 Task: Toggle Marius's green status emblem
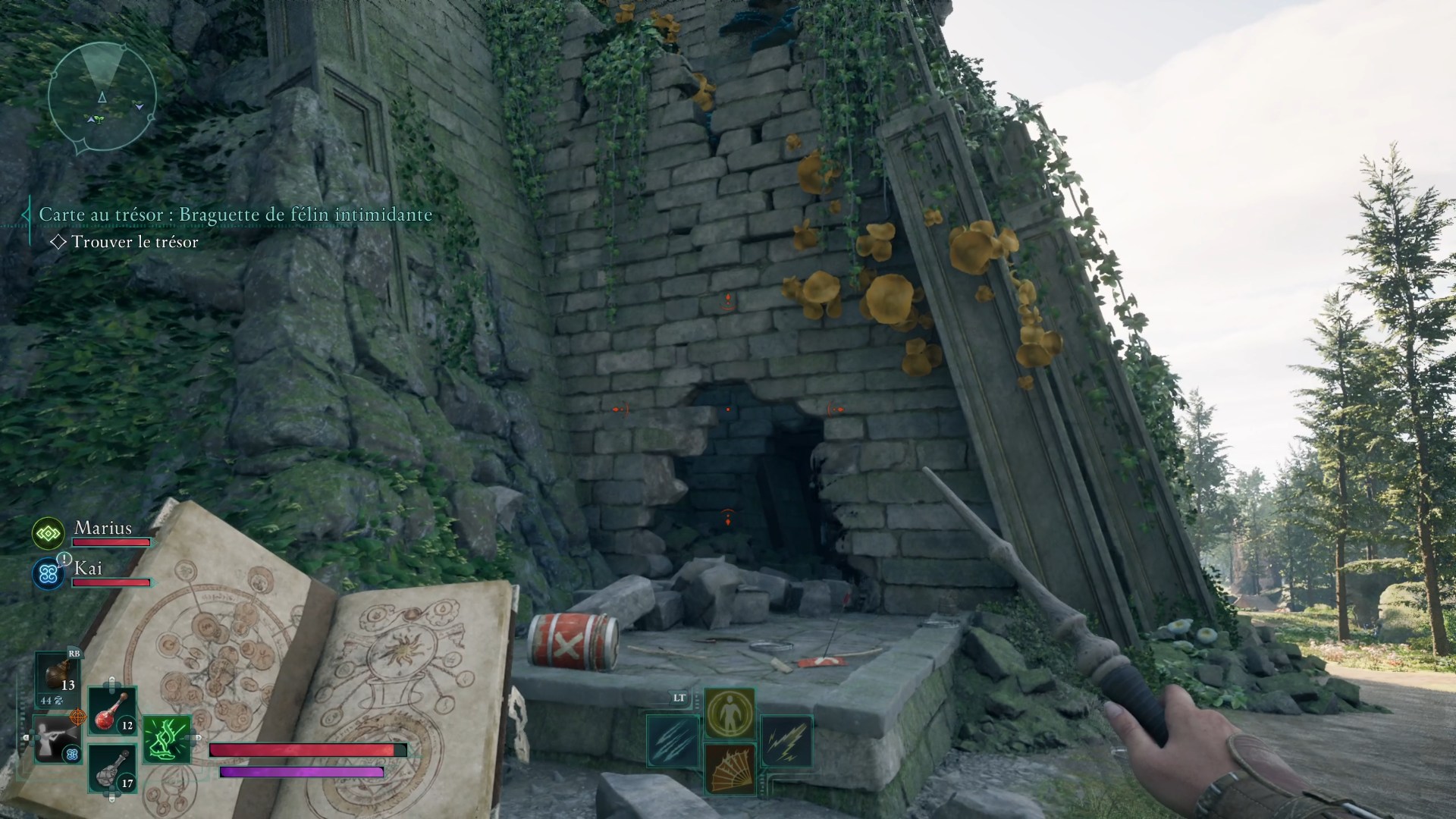click(47, 533)
